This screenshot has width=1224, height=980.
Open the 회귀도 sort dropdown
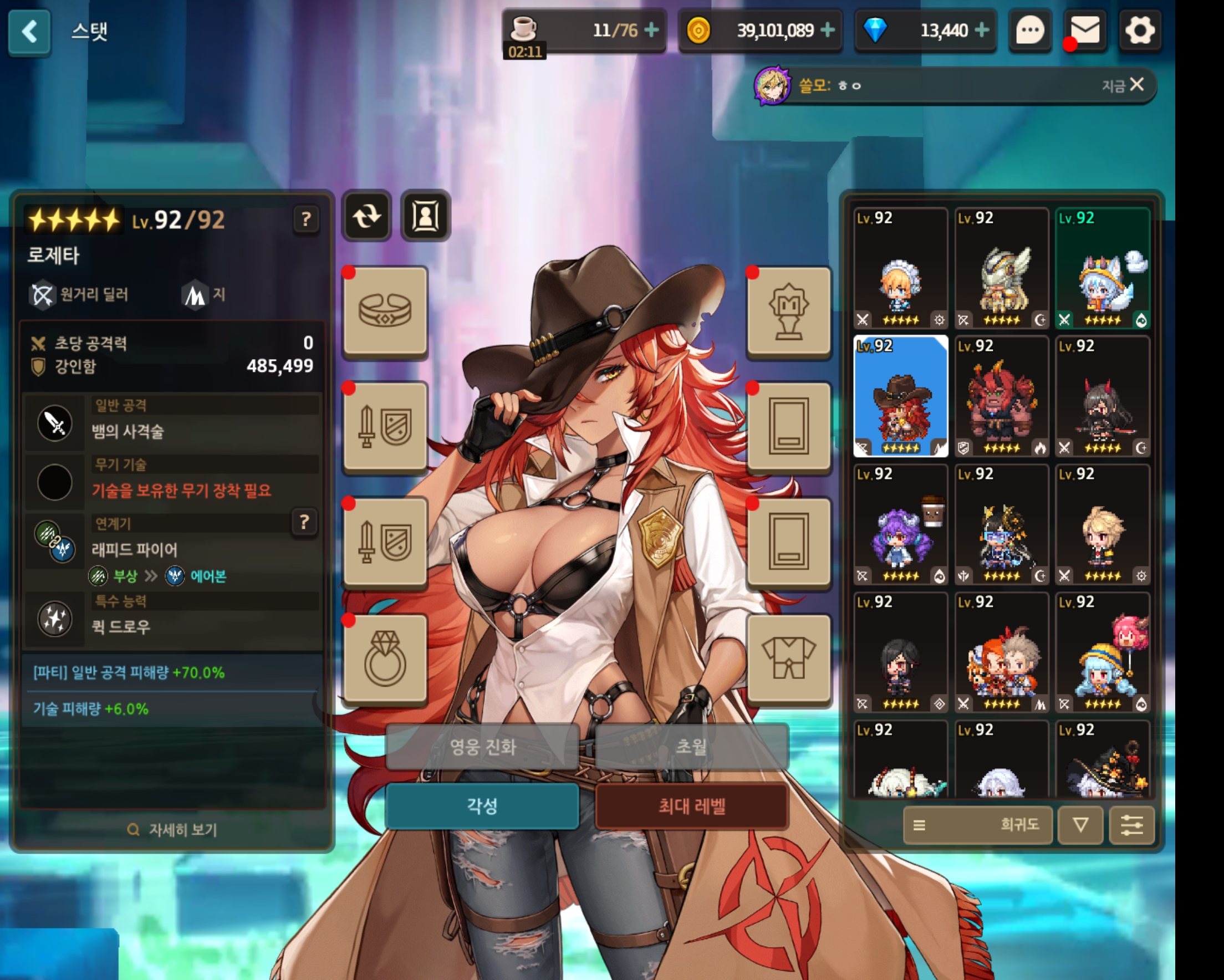tap(978, 825)
